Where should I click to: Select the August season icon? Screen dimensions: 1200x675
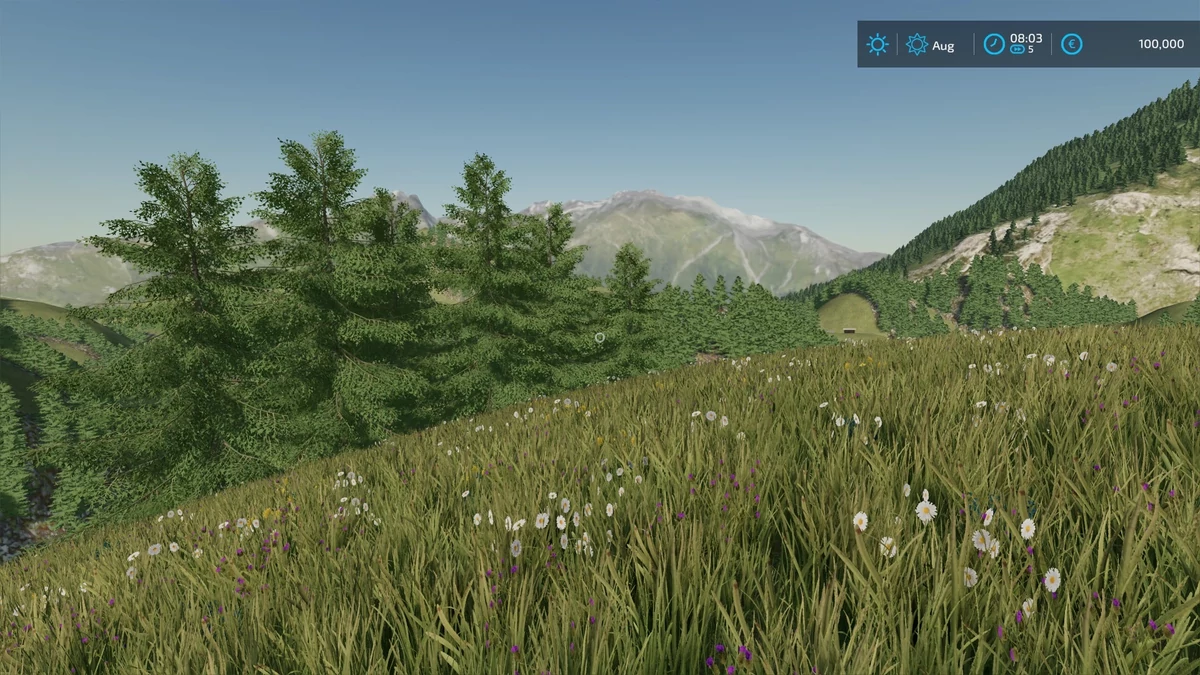pos(916,44)
